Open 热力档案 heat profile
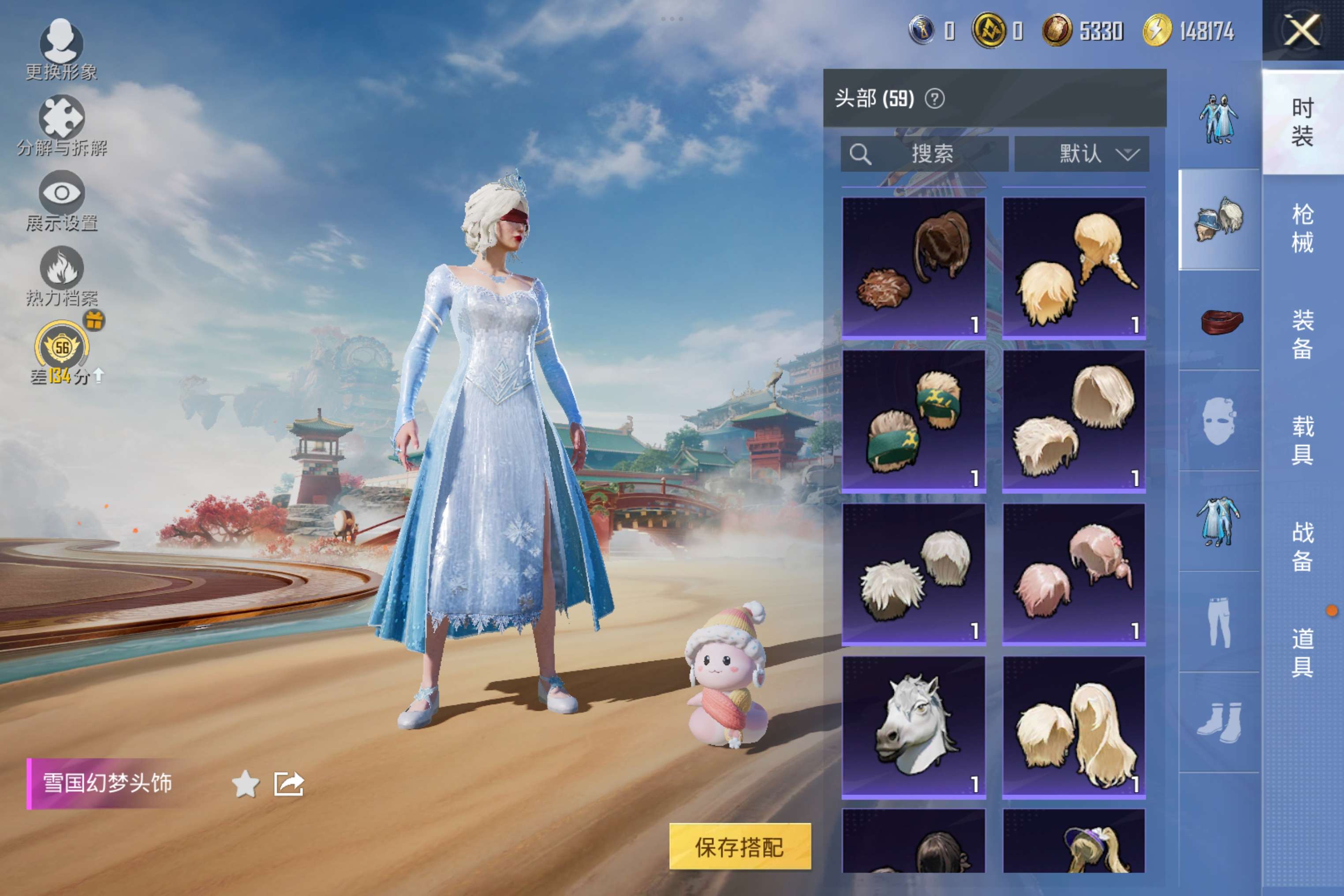Screen dimensions: 1344x896 pos(62,276)
